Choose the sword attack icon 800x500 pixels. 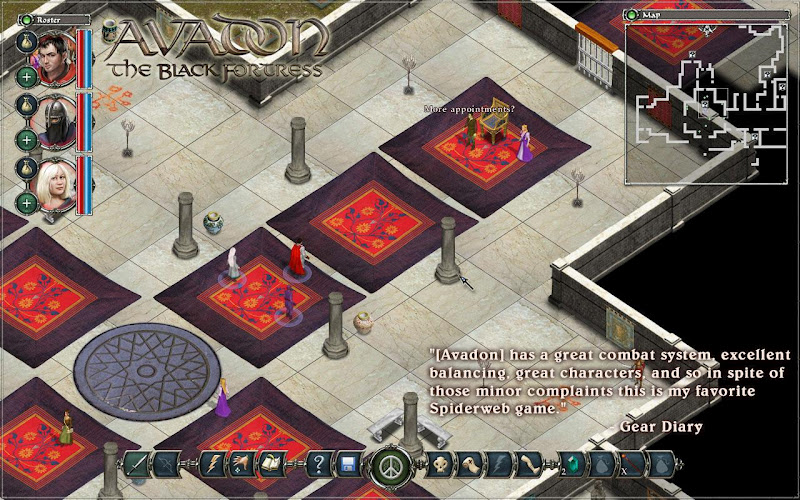135,464
